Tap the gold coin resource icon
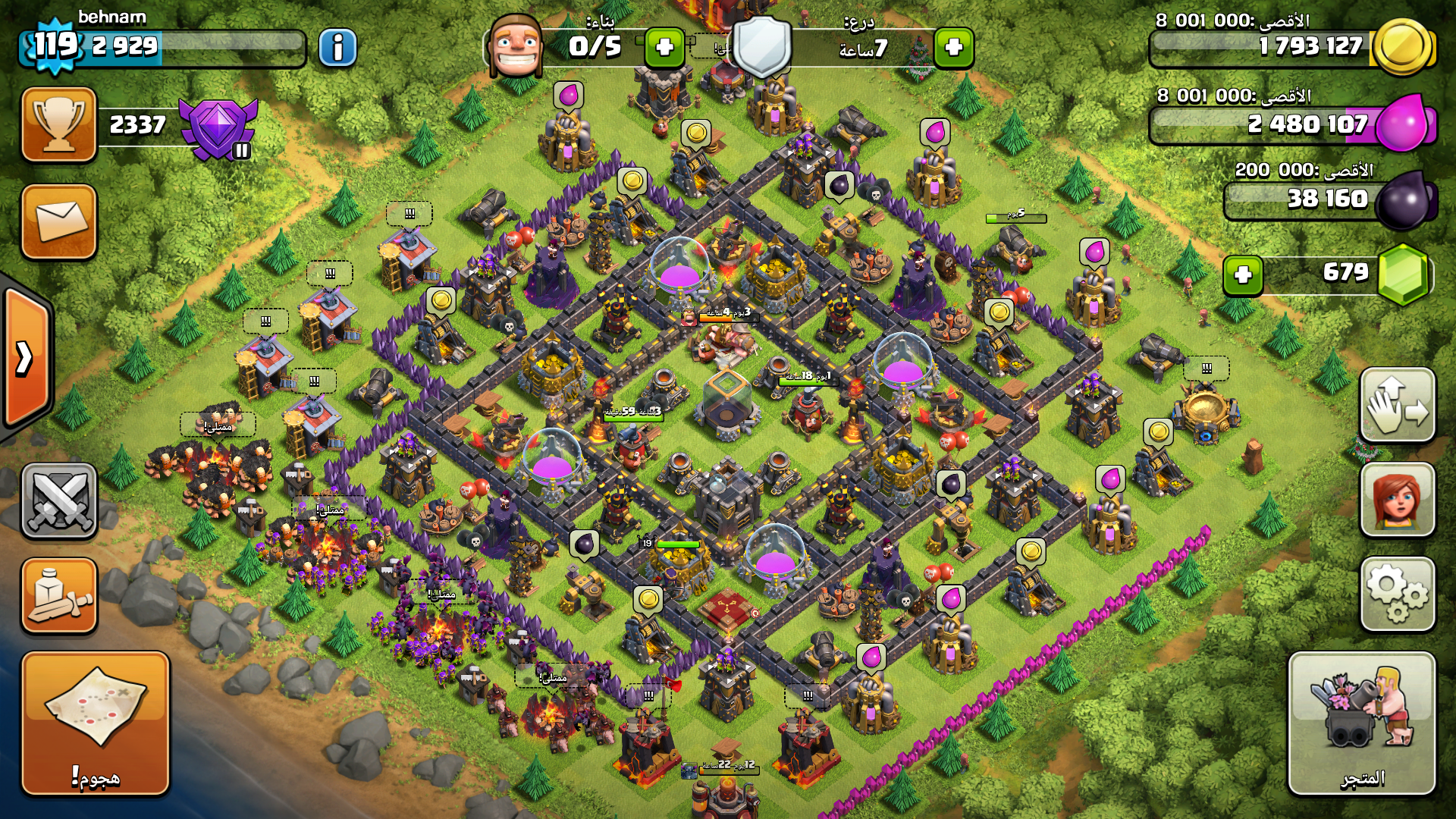The height and width of the screenshot is (819, 1456). tap(1403, 47)
